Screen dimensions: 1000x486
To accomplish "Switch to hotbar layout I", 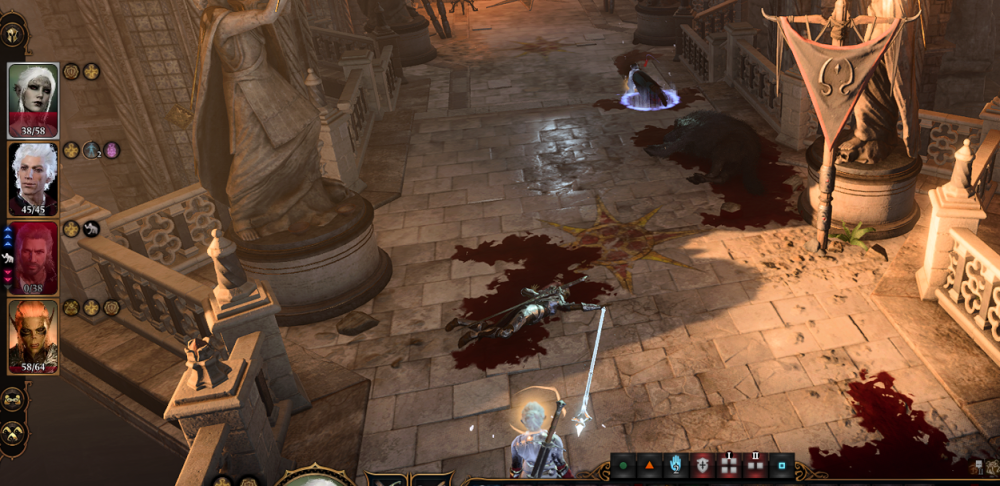I will coord(727,467).
